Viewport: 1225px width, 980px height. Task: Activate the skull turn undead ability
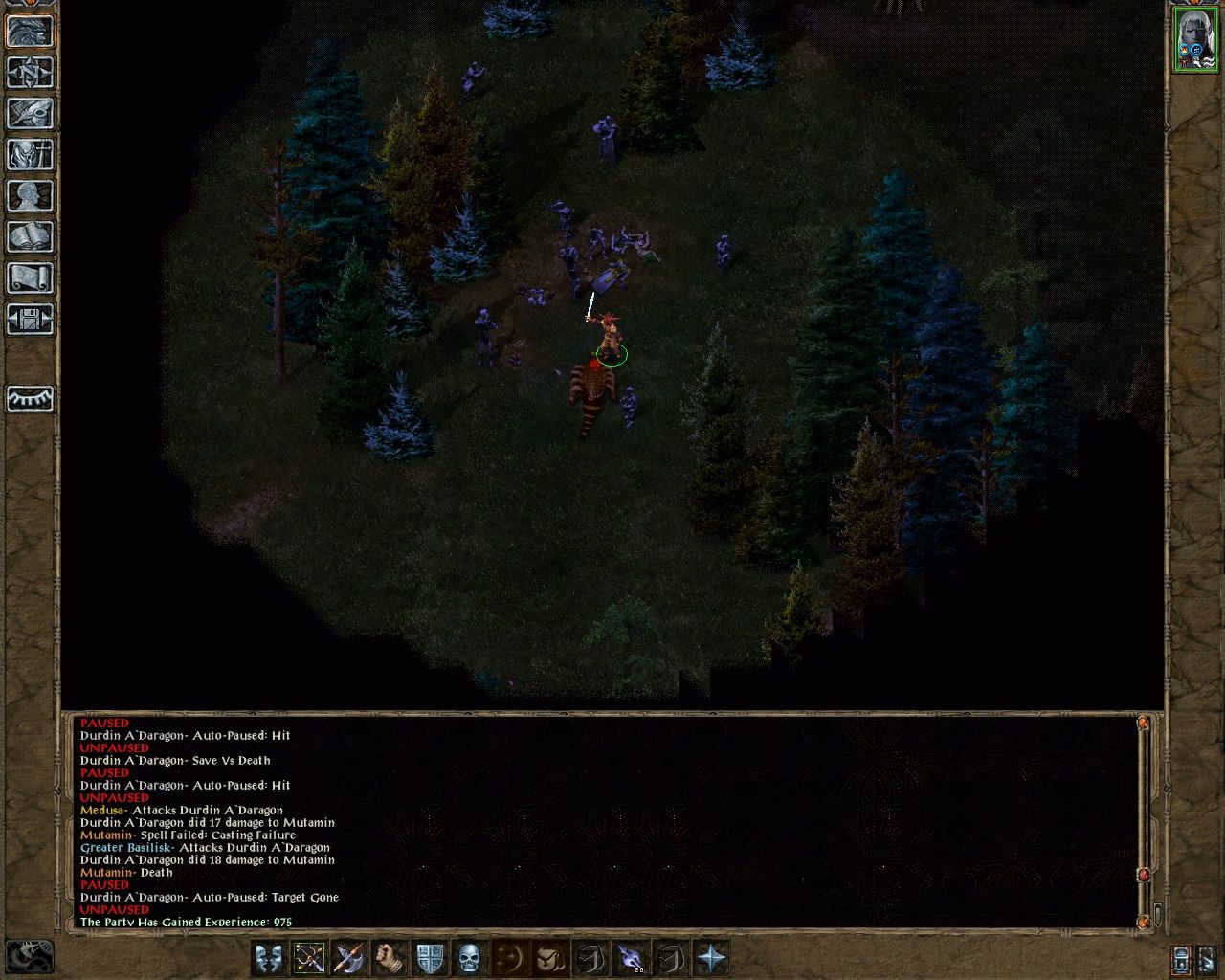click(469, 957)
